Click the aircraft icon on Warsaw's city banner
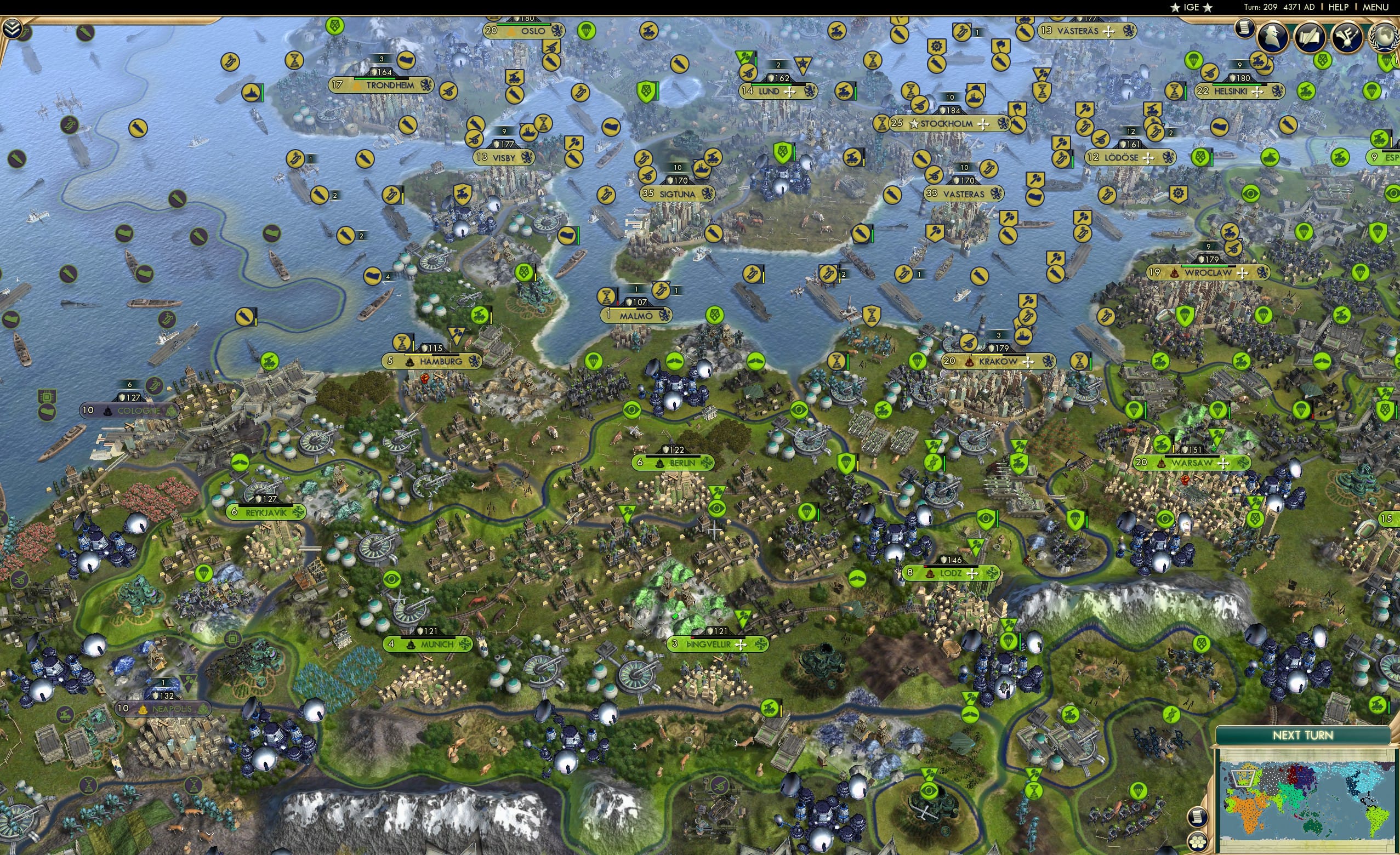This screenshot has width=1400, height=855. [1223, 463]
